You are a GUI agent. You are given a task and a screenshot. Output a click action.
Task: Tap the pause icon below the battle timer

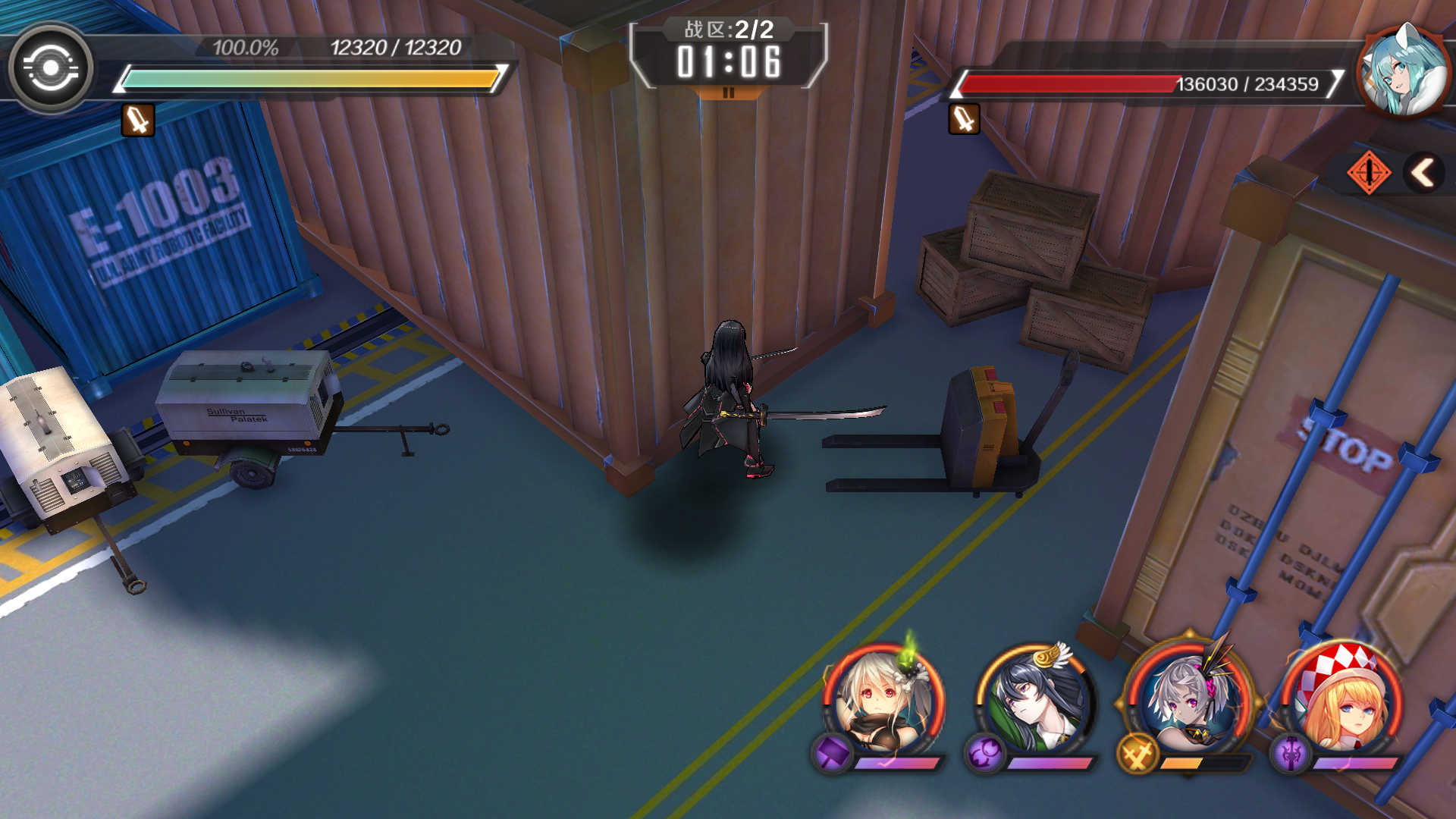tap(729, 92)
